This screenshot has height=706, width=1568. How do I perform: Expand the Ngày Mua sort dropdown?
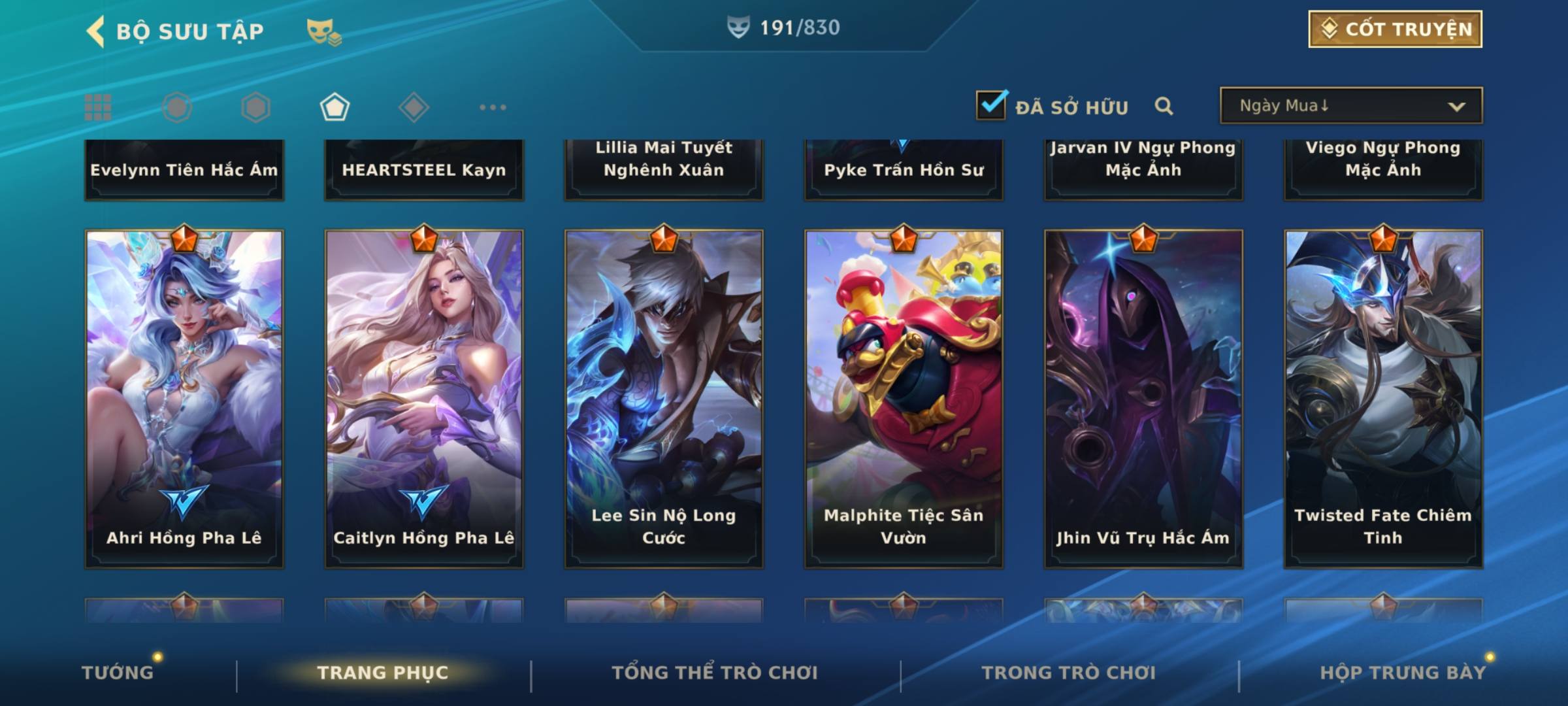click(1350, 106)
